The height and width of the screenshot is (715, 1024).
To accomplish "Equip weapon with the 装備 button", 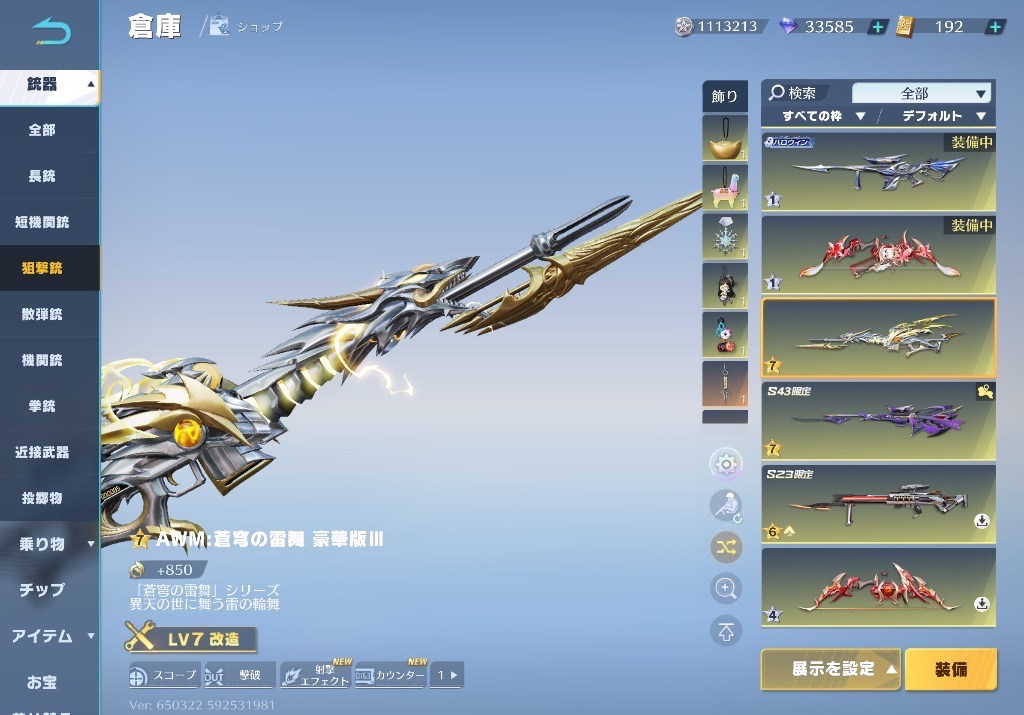I will pos(950,669).
